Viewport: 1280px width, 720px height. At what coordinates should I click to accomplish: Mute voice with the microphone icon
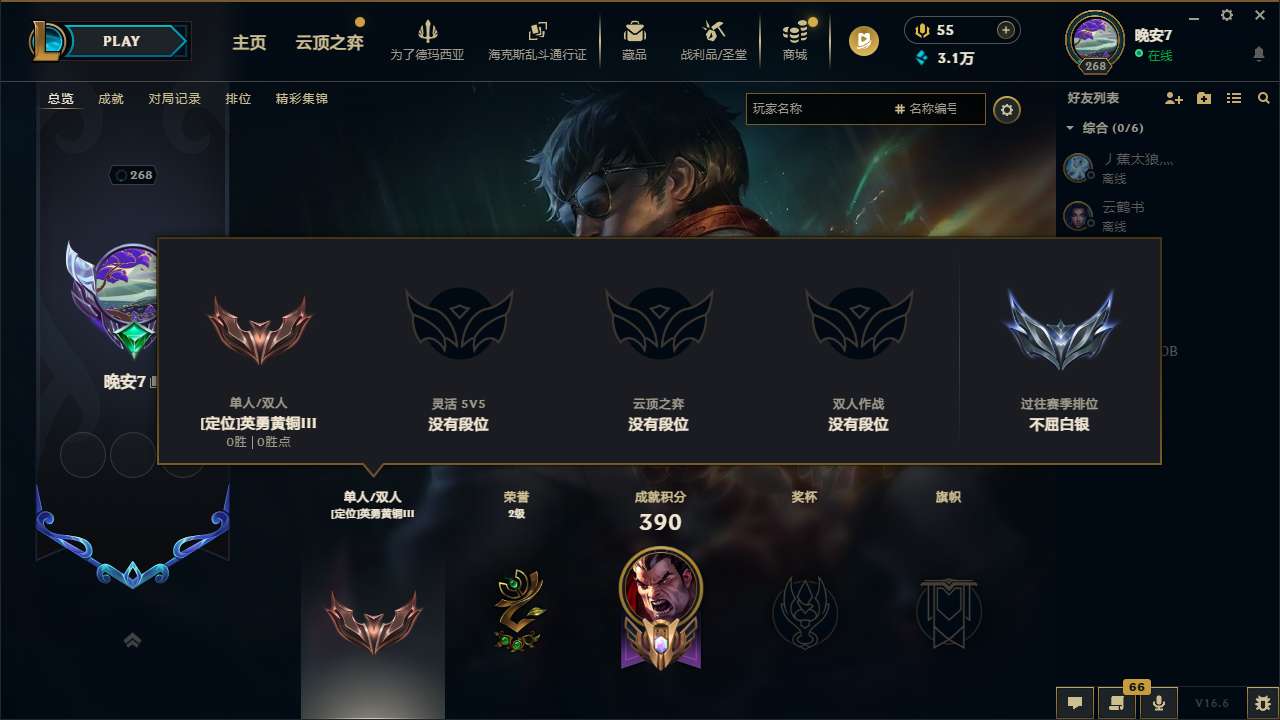click(x=1158, y=703)
